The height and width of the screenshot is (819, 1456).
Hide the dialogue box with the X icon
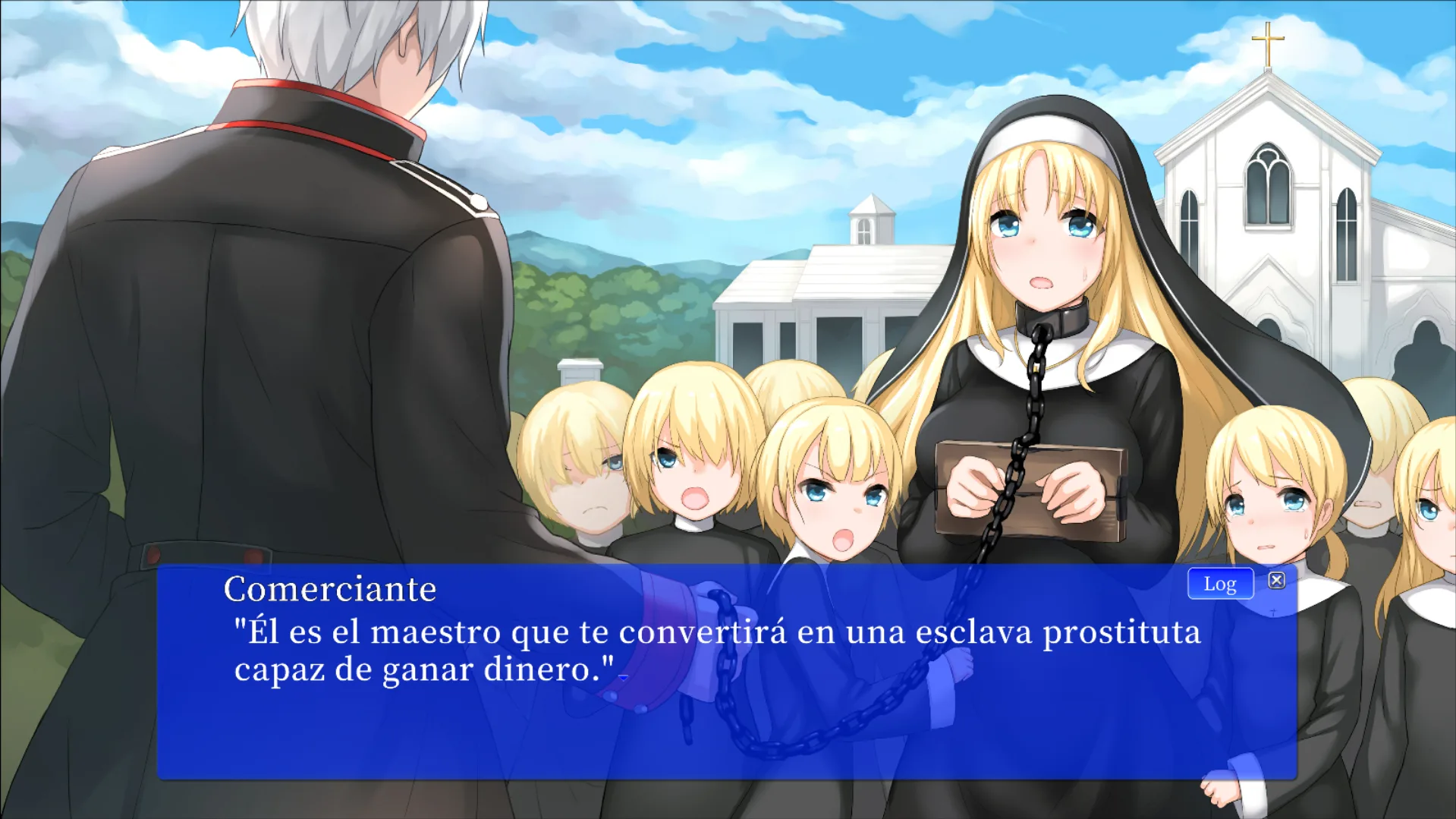point(1278,579)
